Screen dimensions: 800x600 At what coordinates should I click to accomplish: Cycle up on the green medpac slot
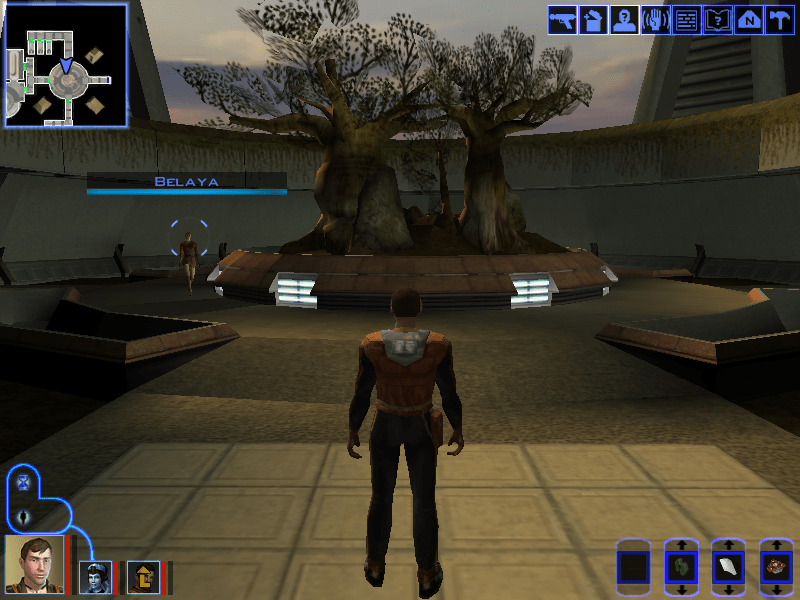click(681, 545)
